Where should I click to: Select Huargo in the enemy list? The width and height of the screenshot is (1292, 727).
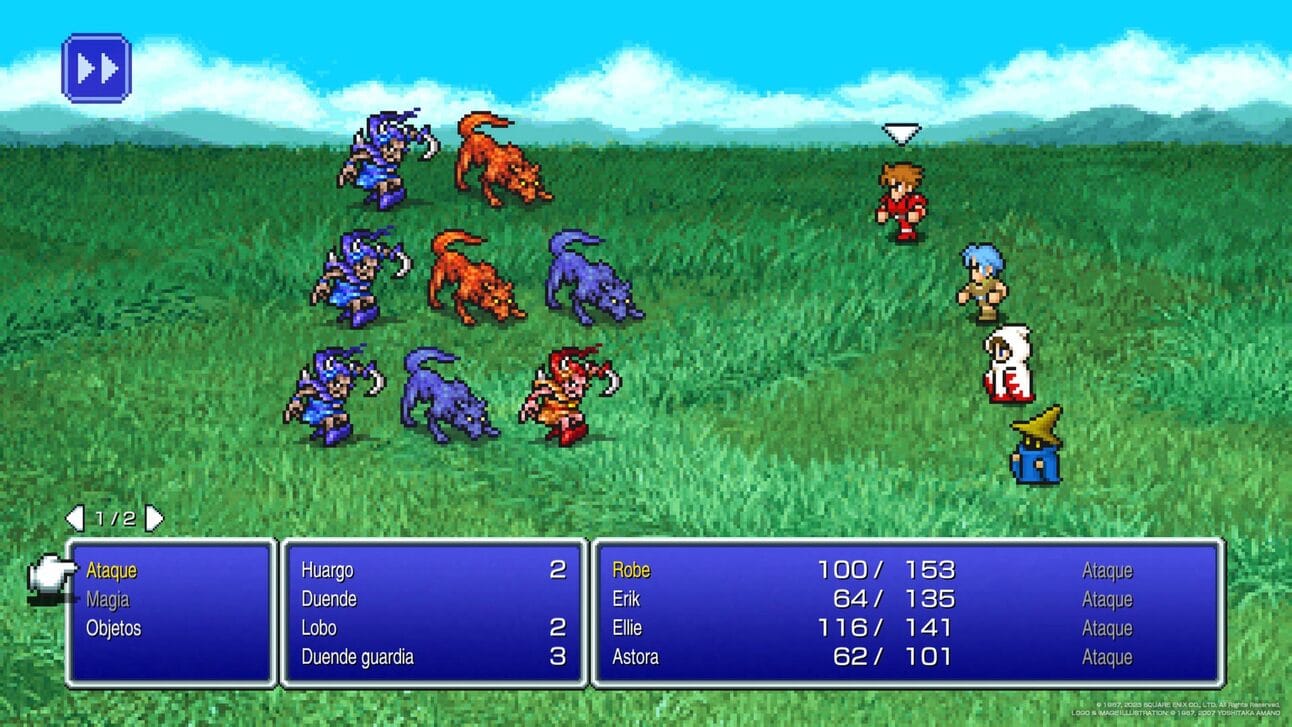point(327,570)
